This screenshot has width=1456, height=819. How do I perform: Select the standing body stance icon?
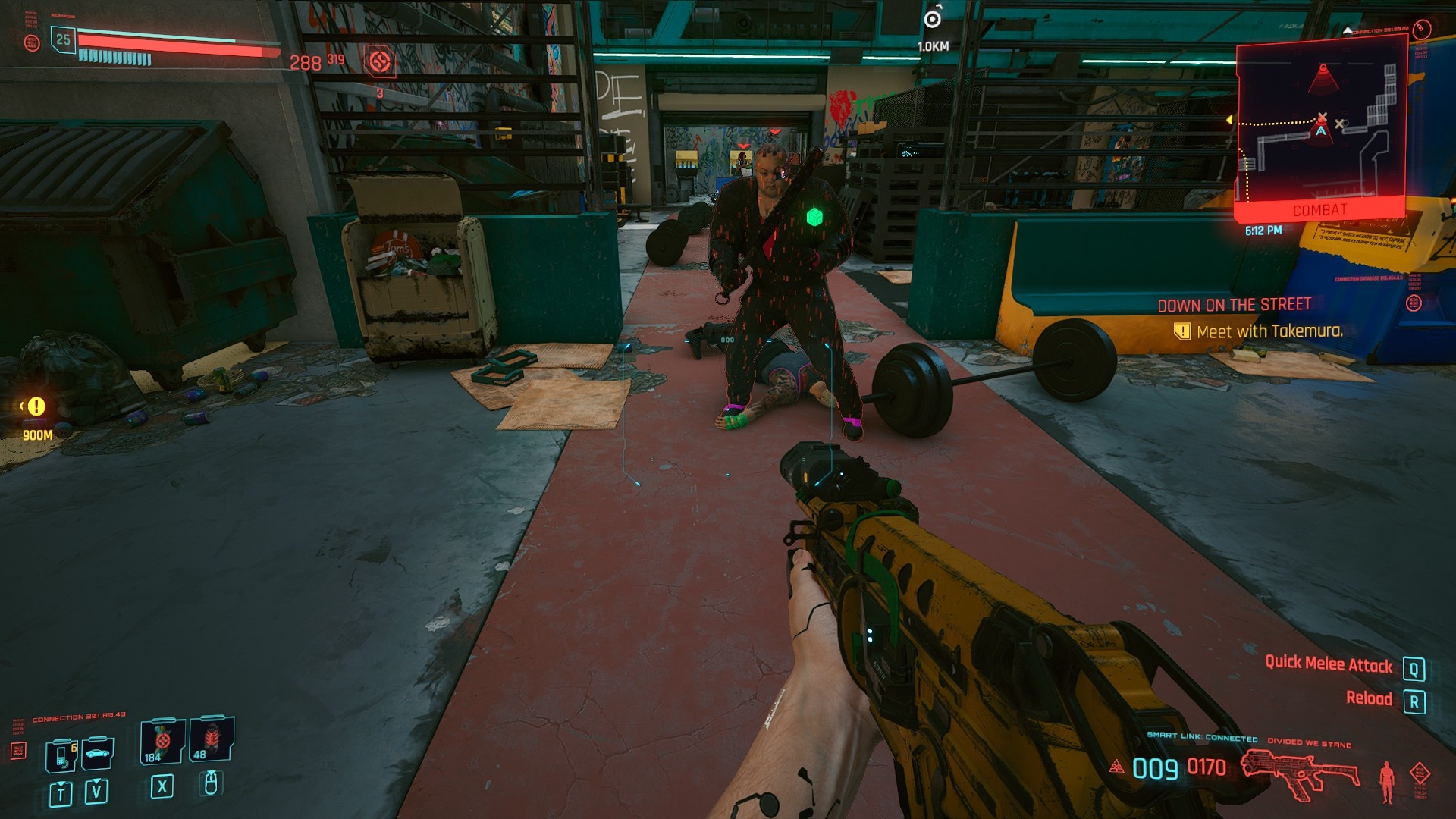(1387, 781)
